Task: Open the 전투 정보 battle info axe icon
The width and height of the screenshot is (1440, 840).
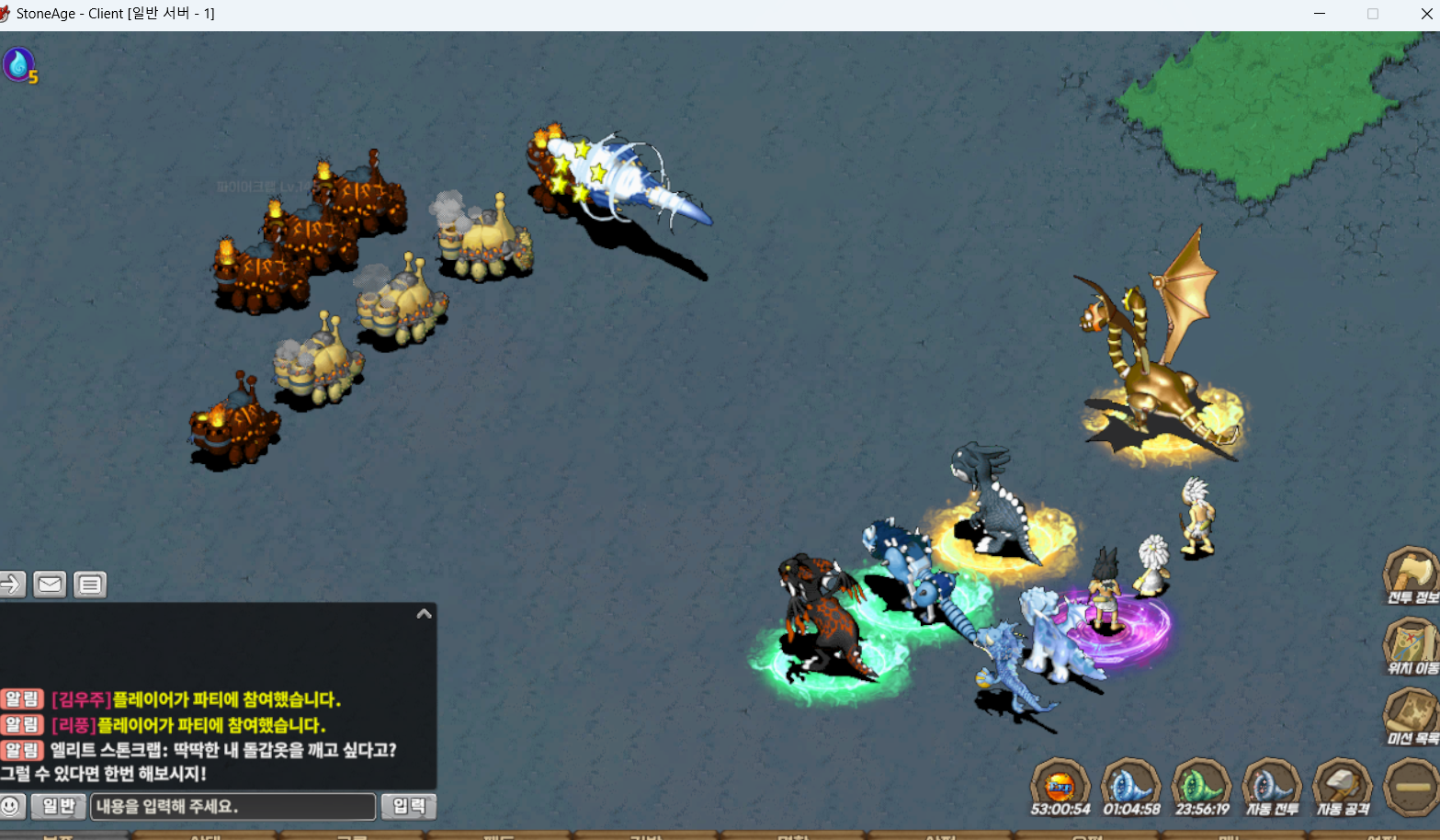Action: pos(1411,573)
